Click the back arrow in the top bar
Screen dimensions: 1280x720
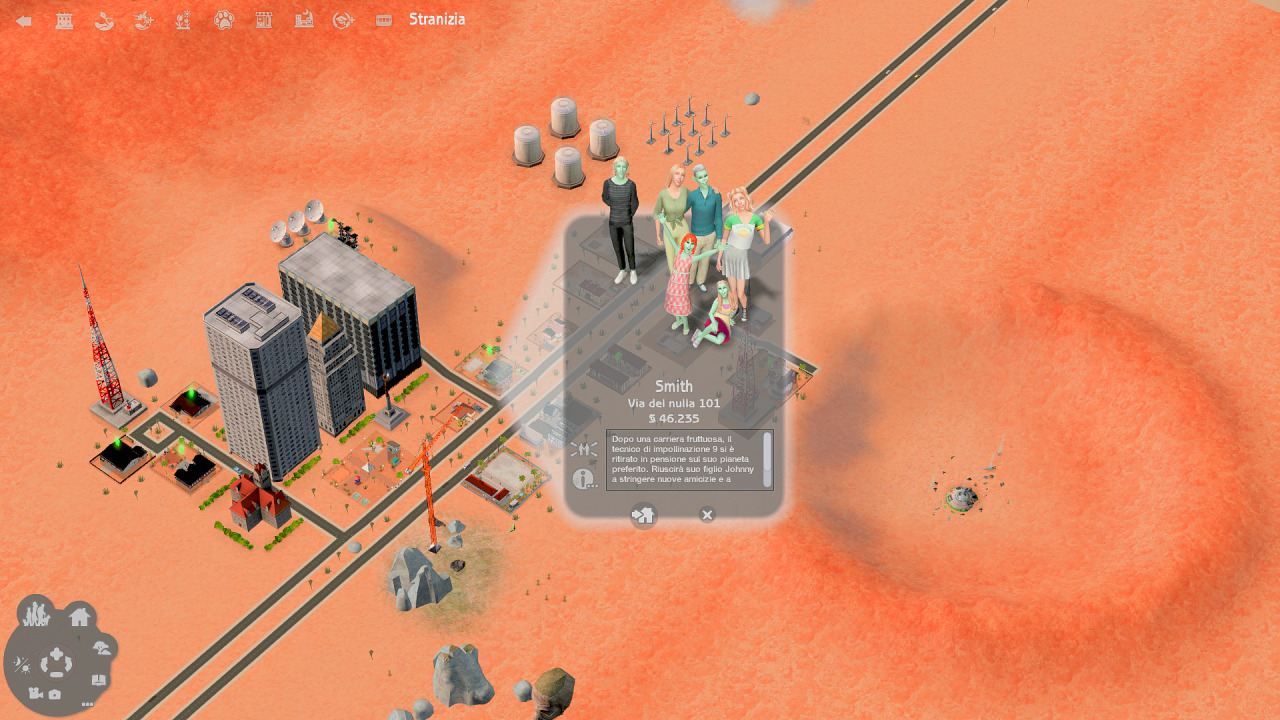coord(24,20)
